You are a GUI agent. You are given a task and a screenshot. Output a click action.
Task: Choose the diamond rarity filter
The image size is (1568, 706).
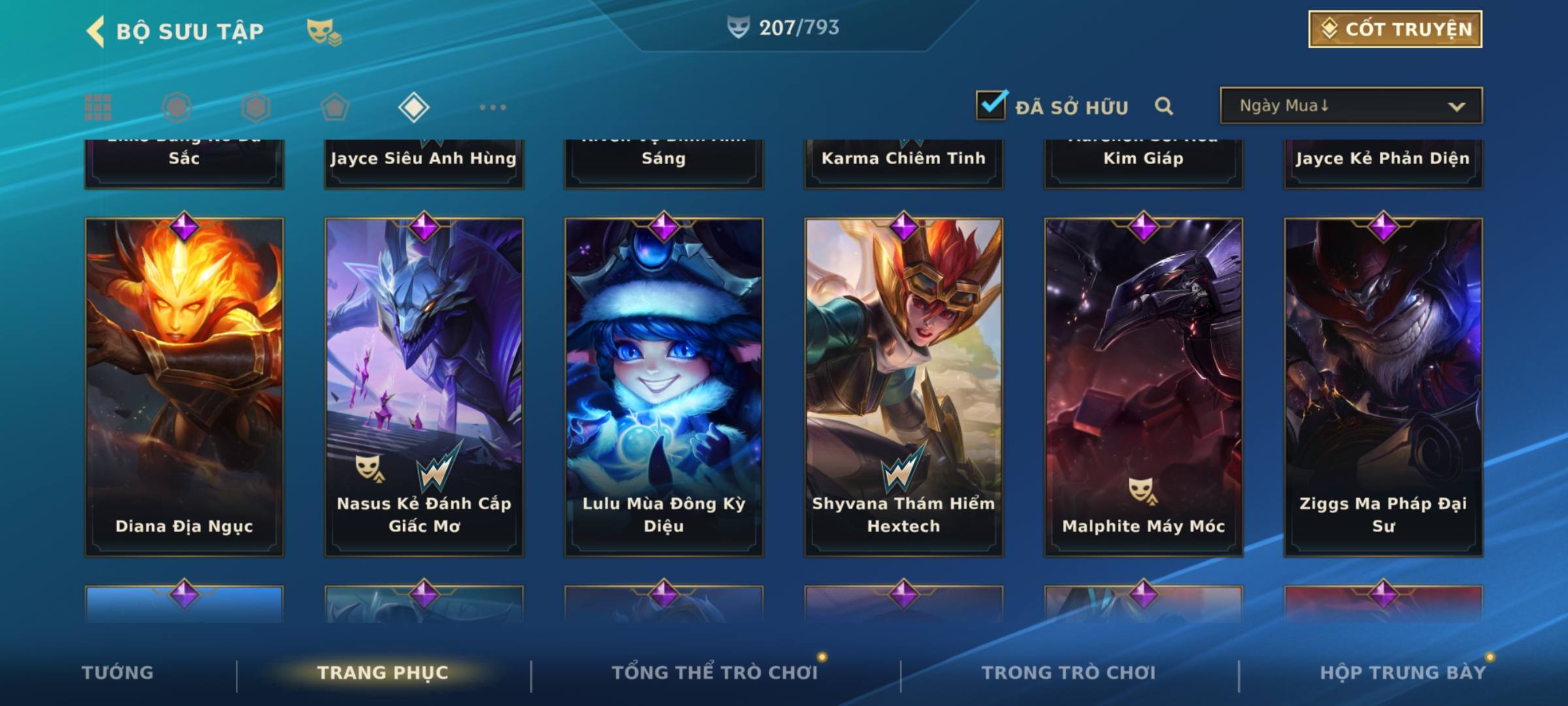414,107
